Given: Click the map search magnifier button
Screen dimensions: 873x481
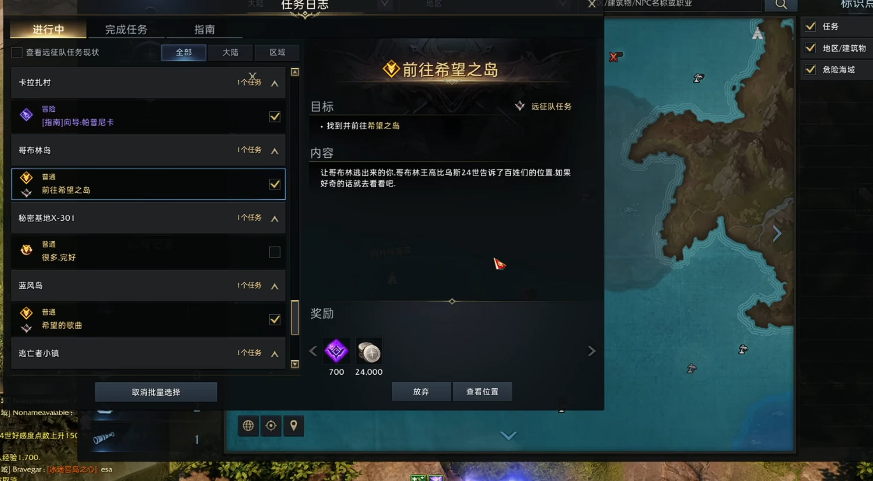Looking at the screenshot, I should (778, 4).
